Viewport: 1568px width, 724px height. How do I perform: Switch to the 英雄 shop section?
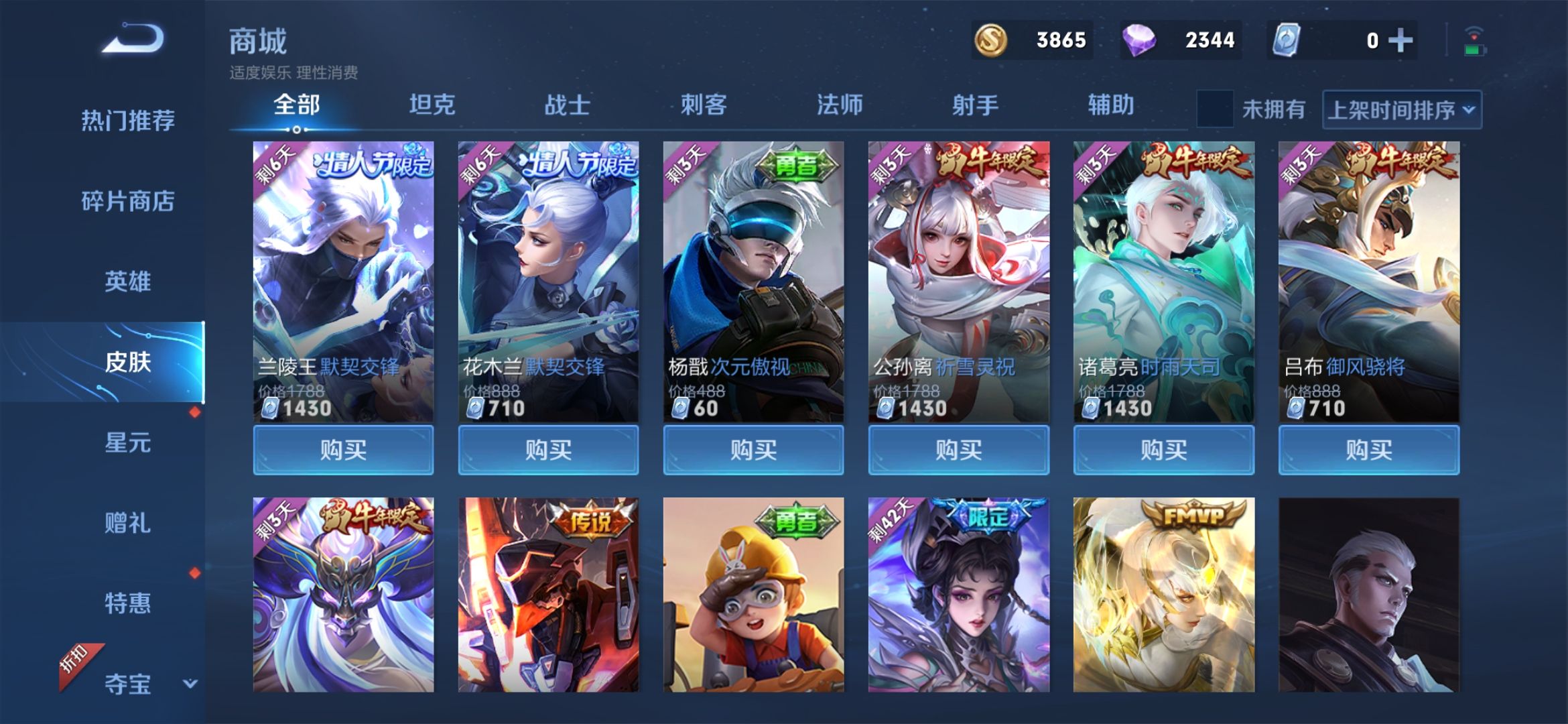point(128,282)
